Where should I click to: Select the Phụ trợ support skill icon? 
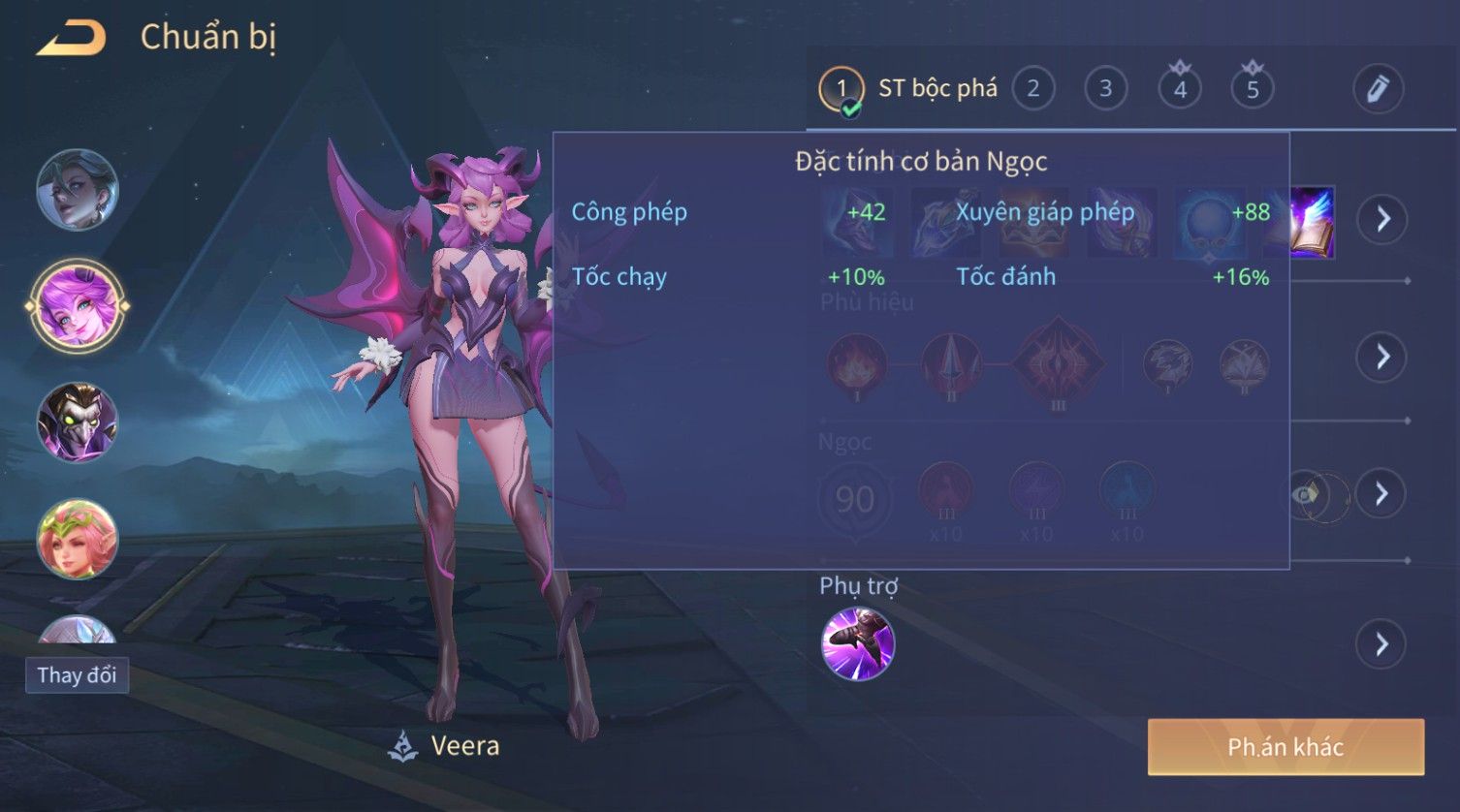(857, 644)
